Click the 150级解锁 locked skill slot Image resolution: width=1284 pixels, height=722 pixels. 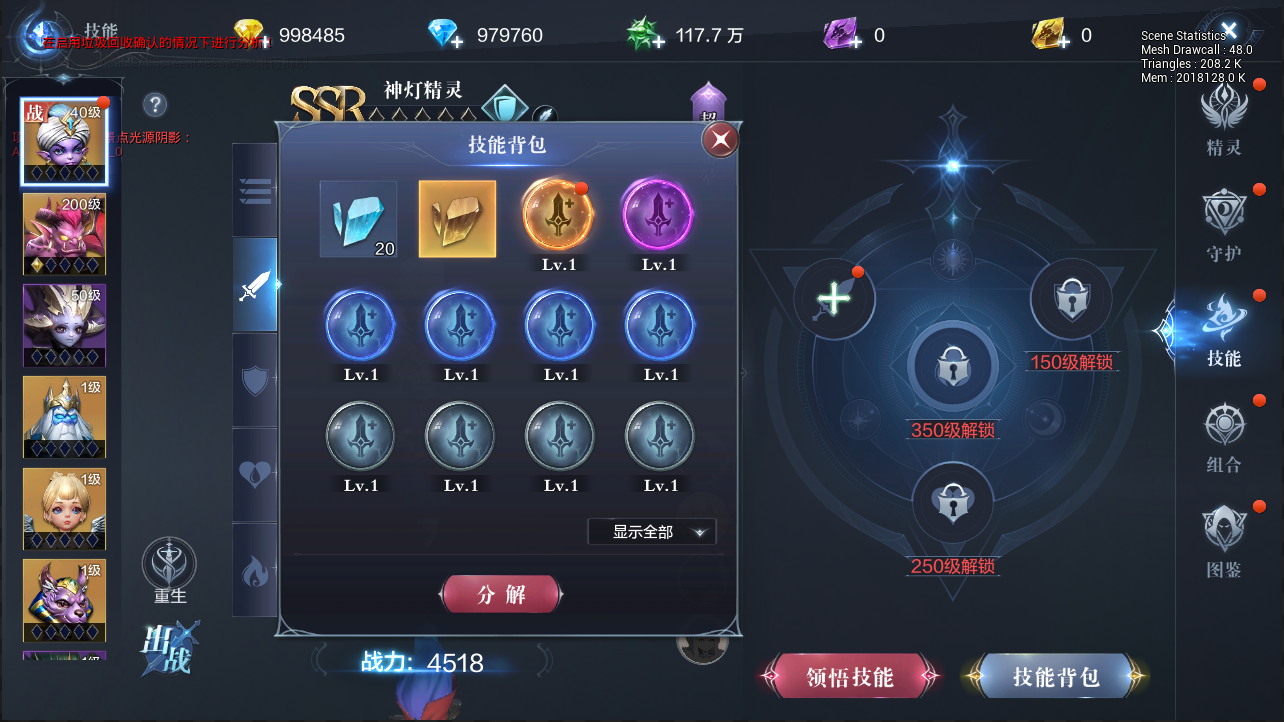(x=1071, y=299)
